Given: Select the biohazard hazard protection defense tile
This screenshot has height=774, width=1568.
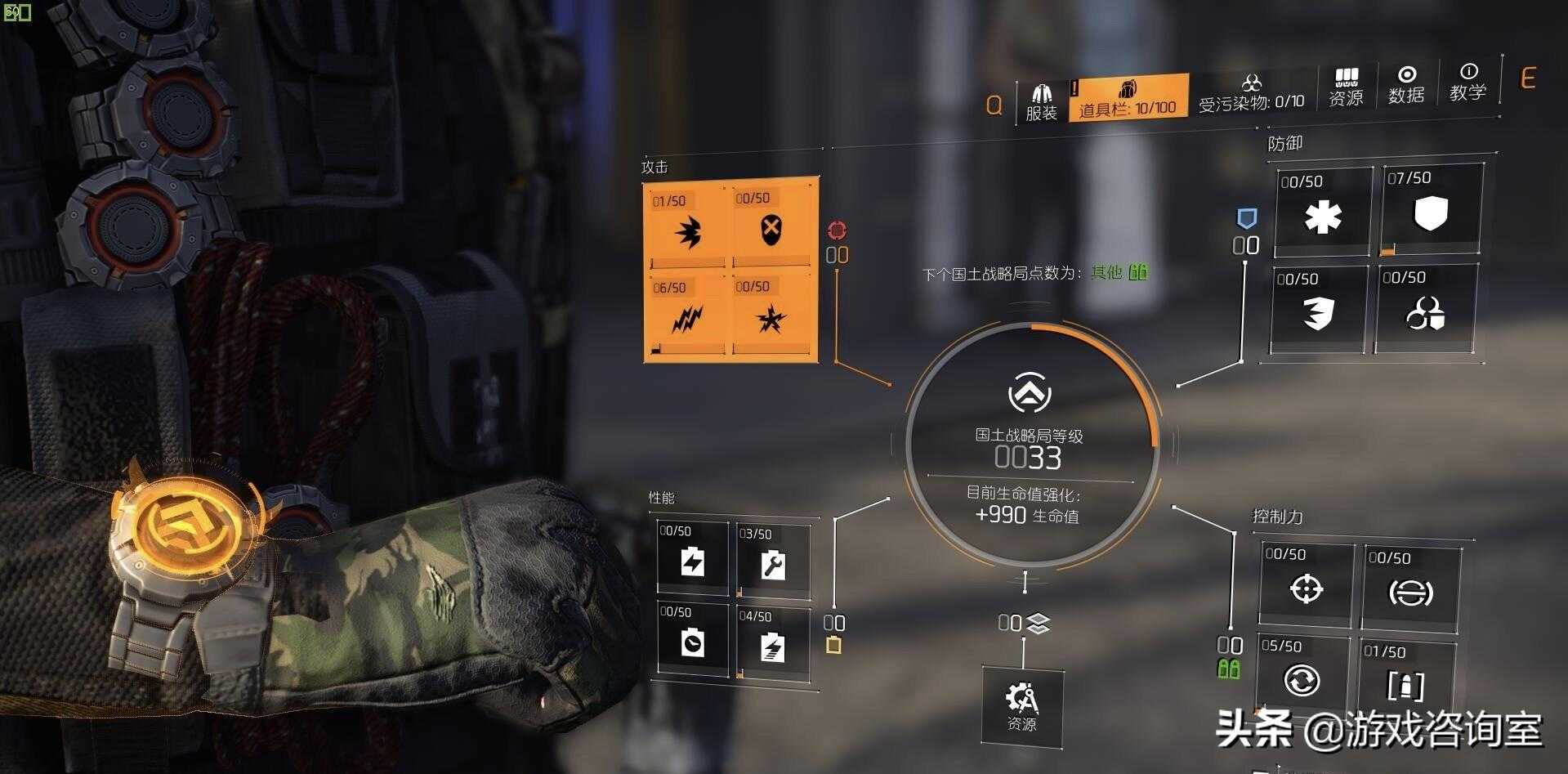Looking at the screenshot, I should point(1426,309).
